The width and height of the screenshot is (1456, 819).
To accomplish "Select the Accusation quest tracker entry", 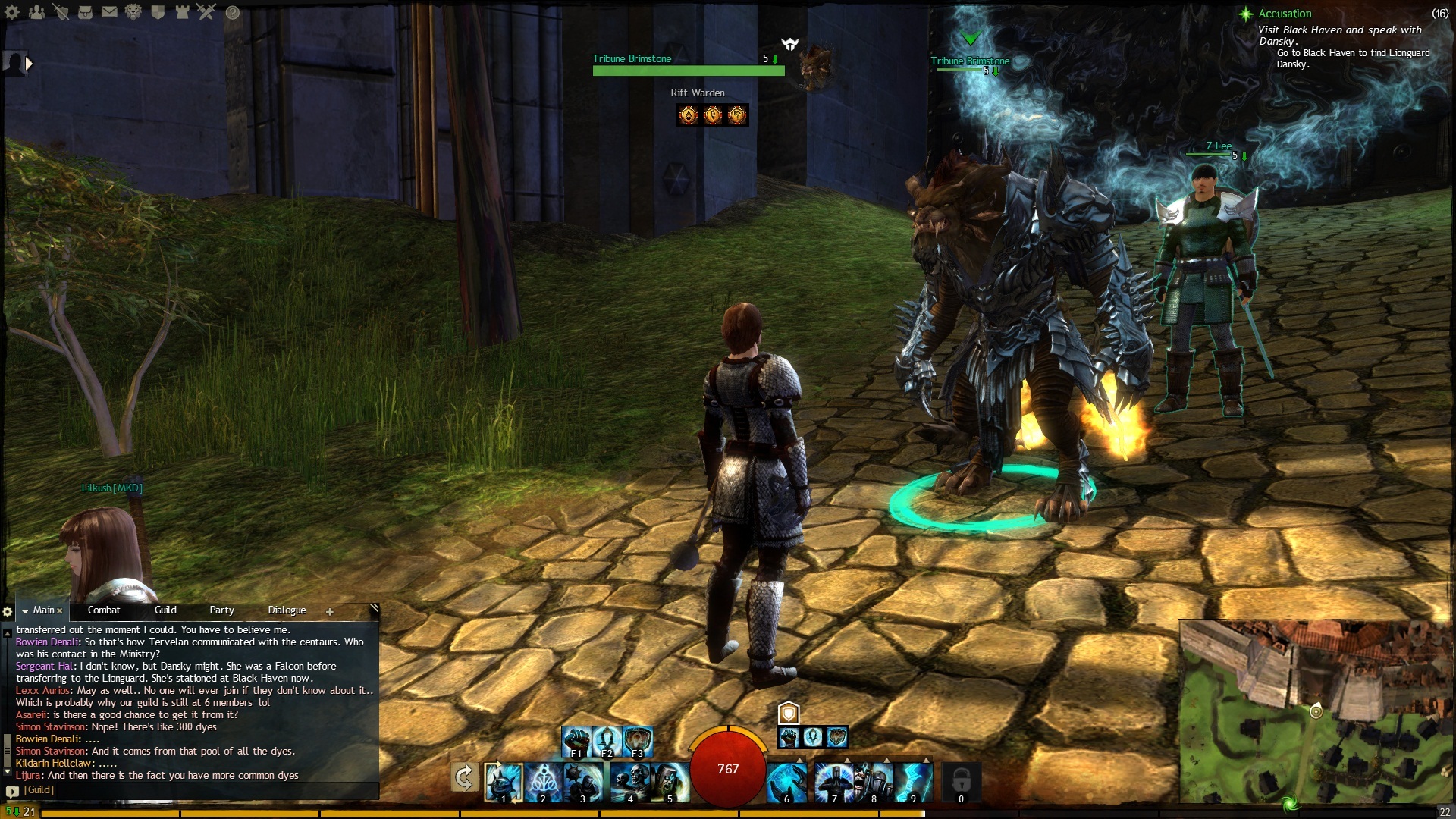I will [x=1285, y=14].
